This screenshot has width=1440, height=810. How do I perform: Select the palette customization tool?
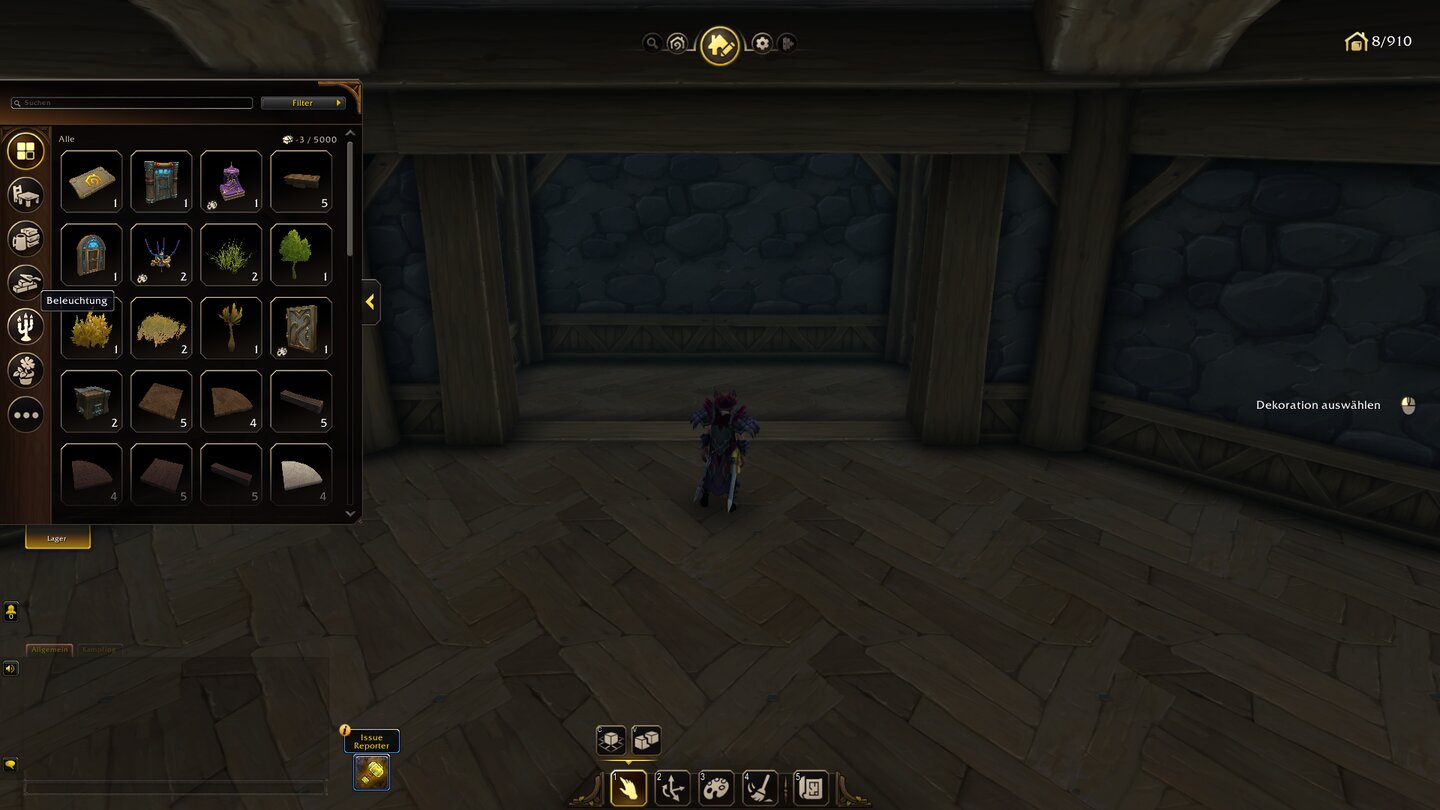point(717,788)
